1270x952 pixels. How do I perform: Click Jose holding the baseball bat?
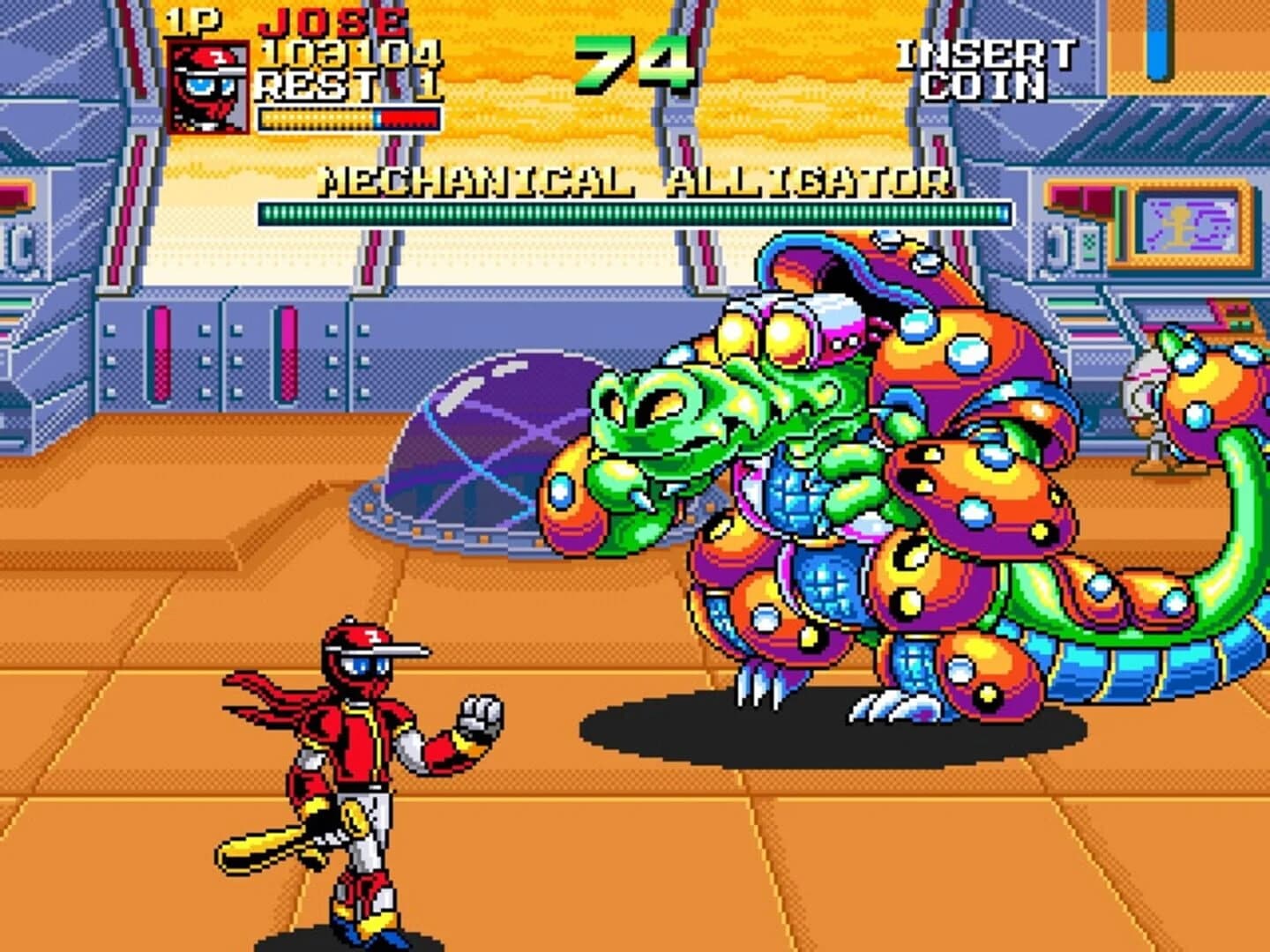tap(353, 776)
